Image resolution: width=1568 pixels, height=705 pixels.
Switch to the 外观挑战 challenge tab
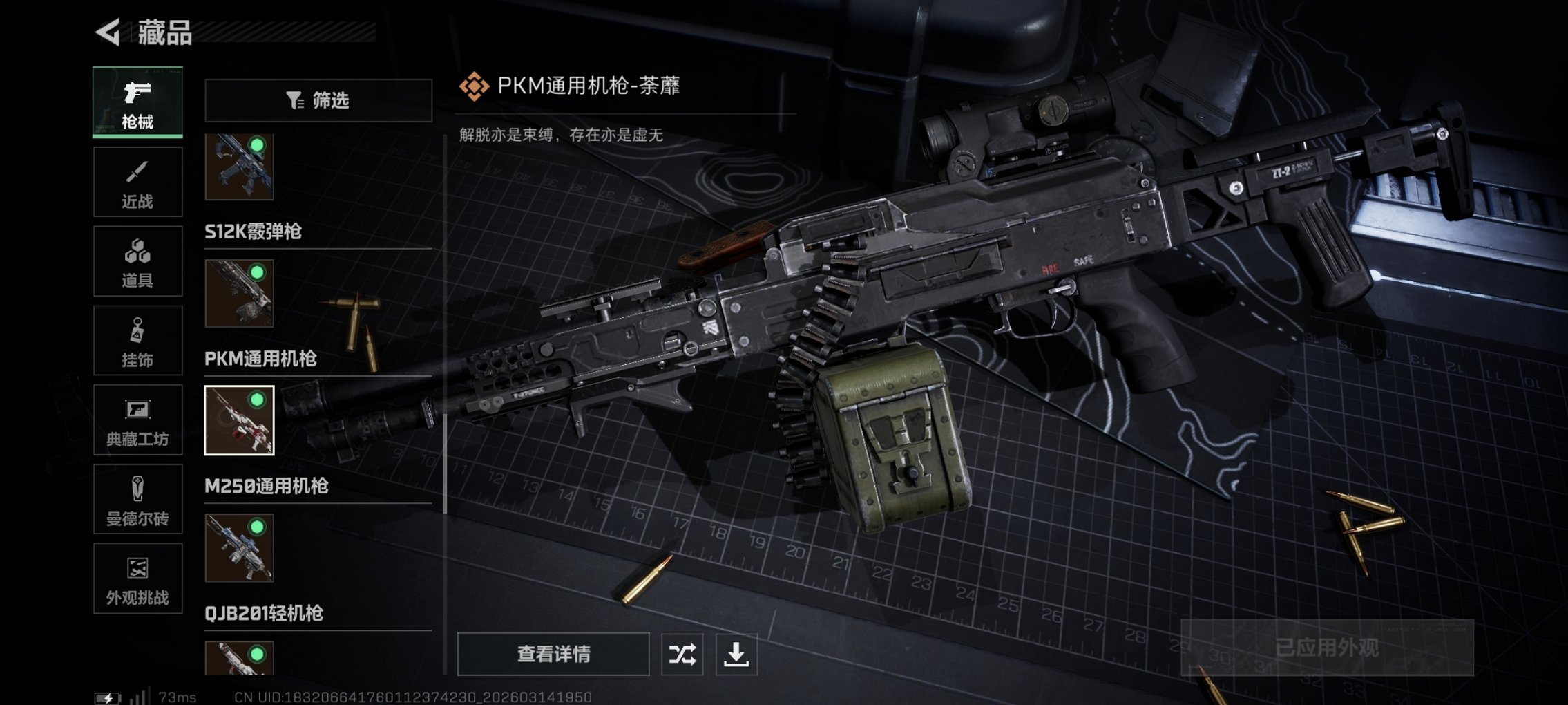click(137, 579)
